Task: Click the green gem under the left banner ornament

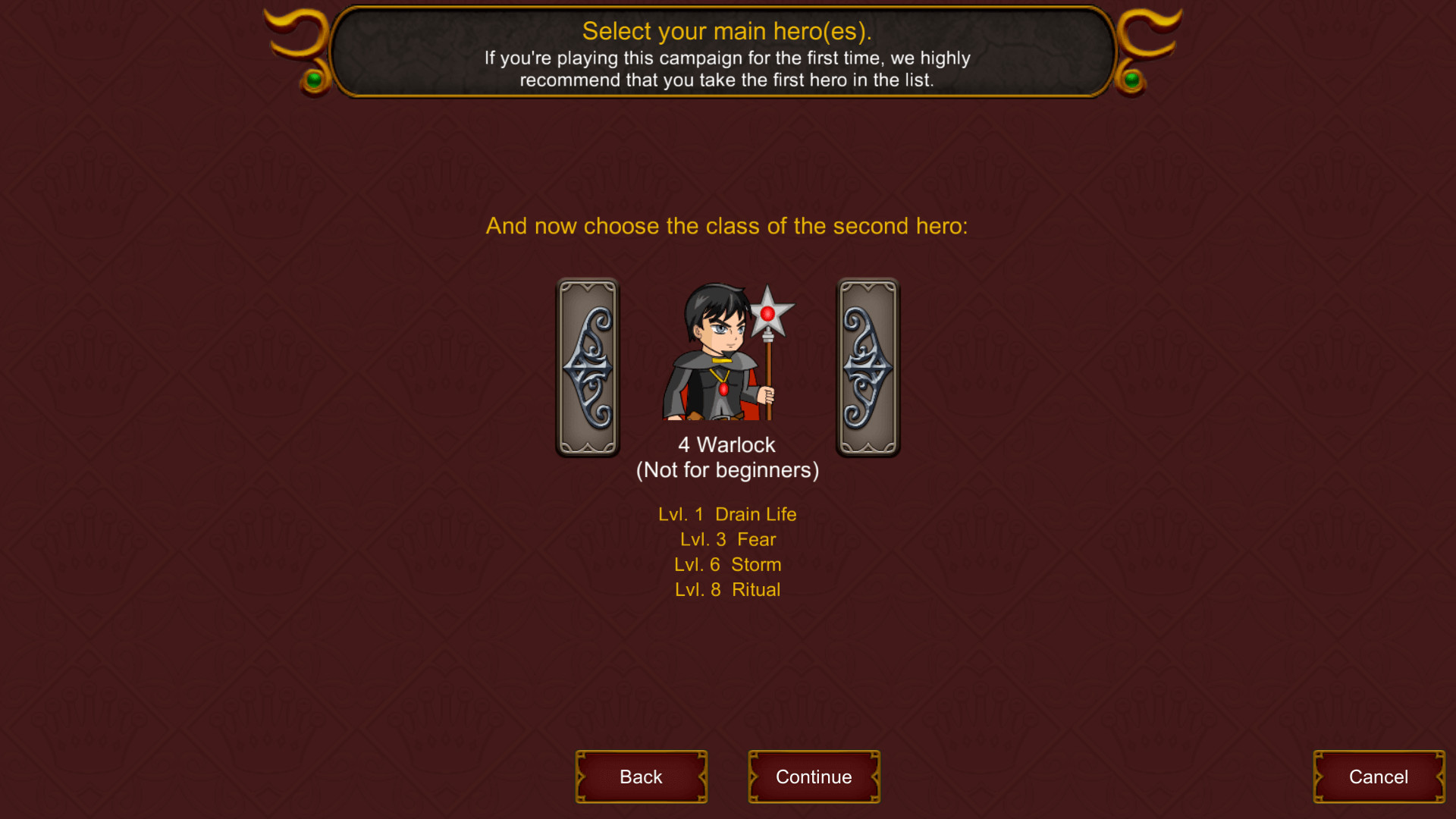Action: tap(312, 80)
